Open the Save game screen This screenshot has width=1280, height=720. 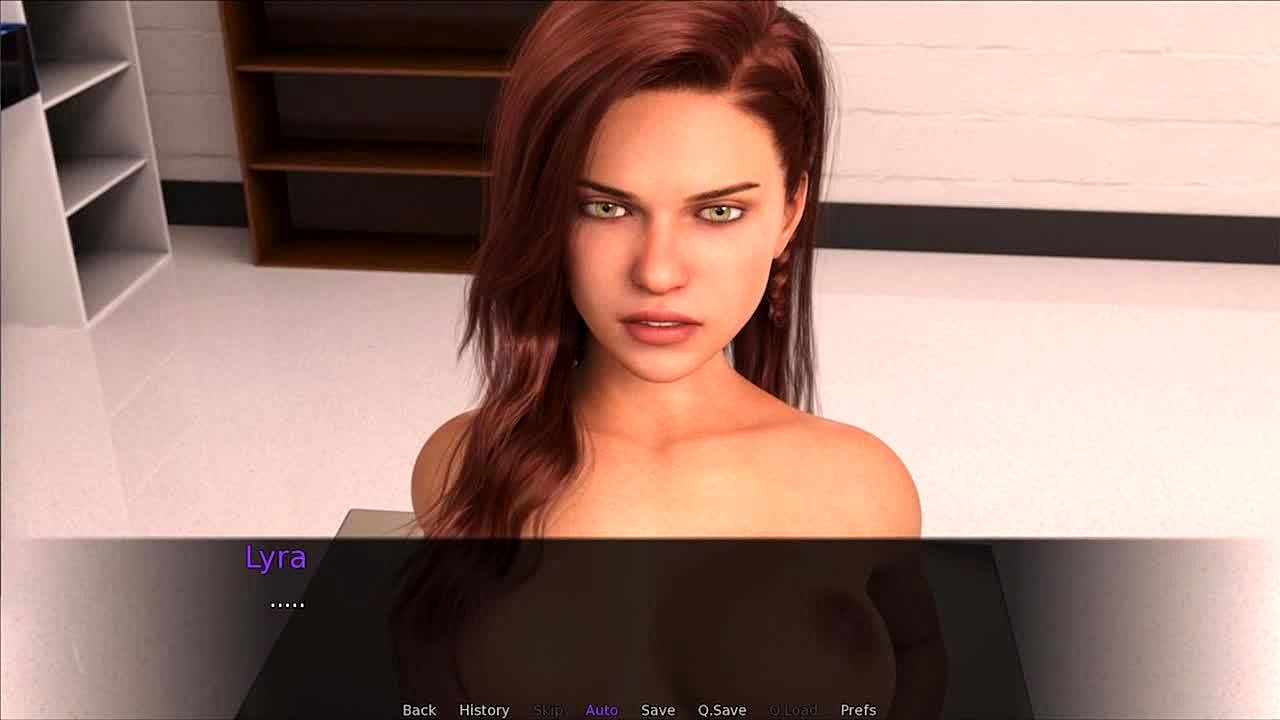tap(658, 710)
